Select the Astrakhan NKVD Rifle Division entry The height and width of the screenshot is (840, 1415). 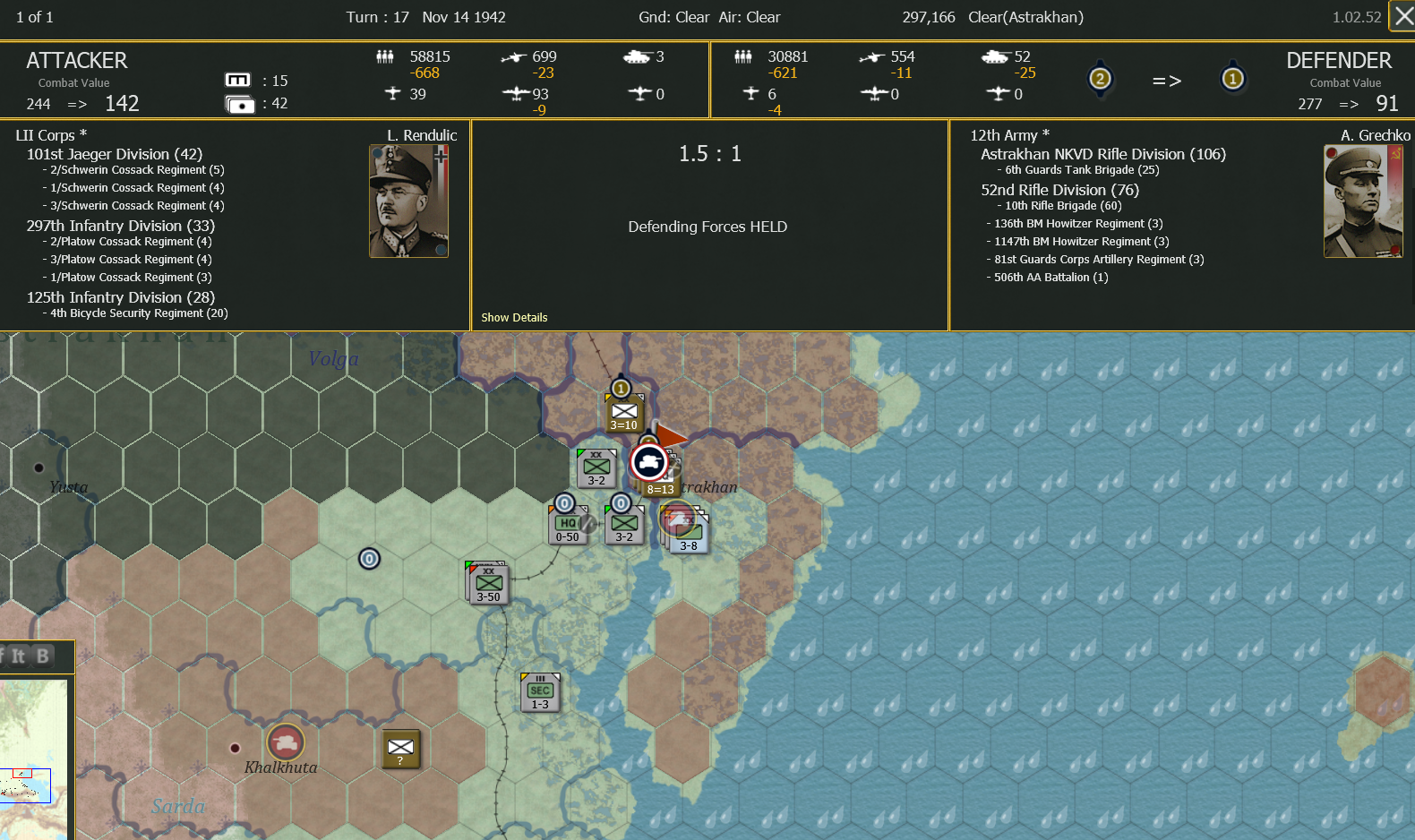click(x=1103, y=154)
